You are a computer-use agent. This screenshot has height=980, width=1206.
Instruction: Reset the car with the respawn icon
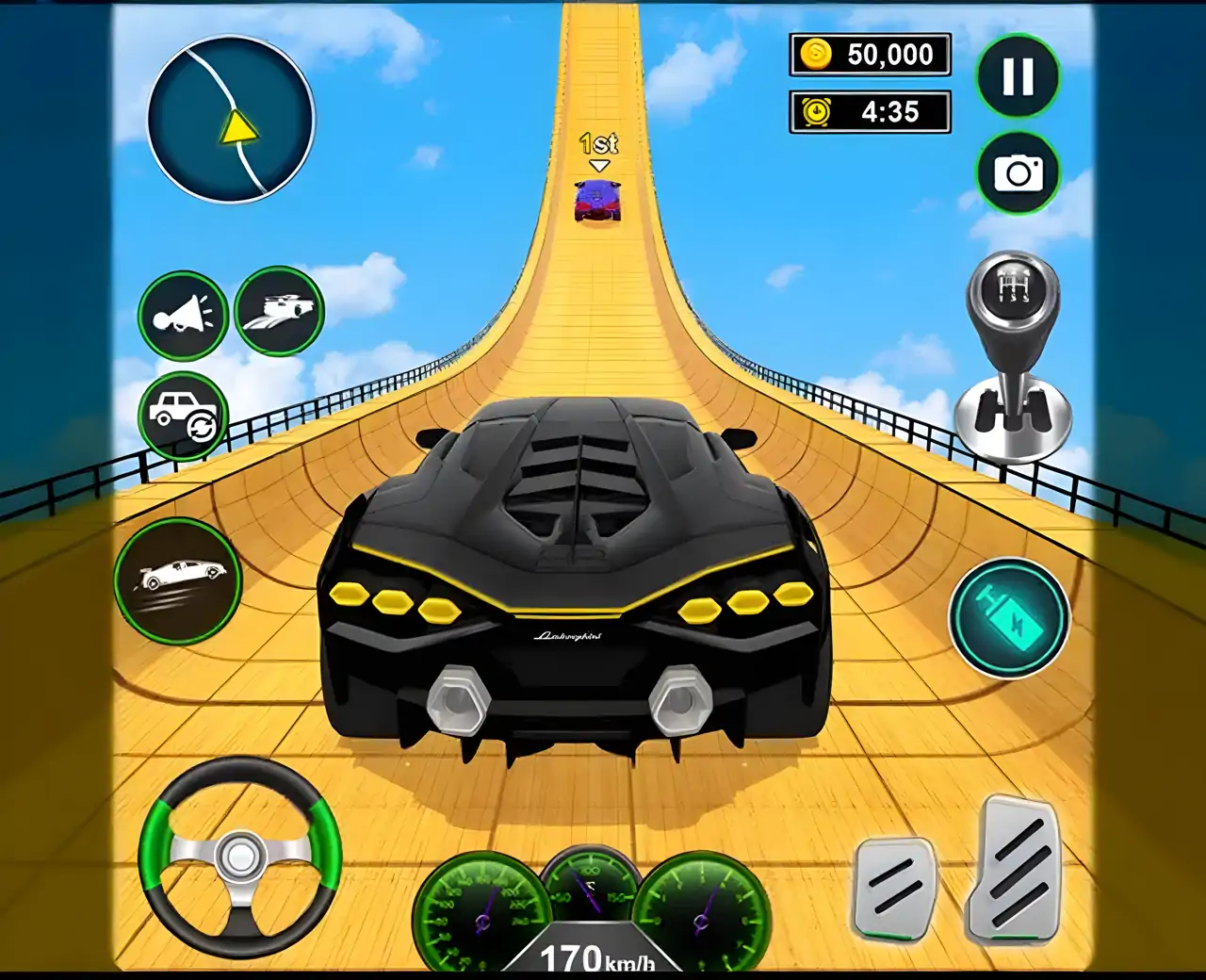pos(183,416)
